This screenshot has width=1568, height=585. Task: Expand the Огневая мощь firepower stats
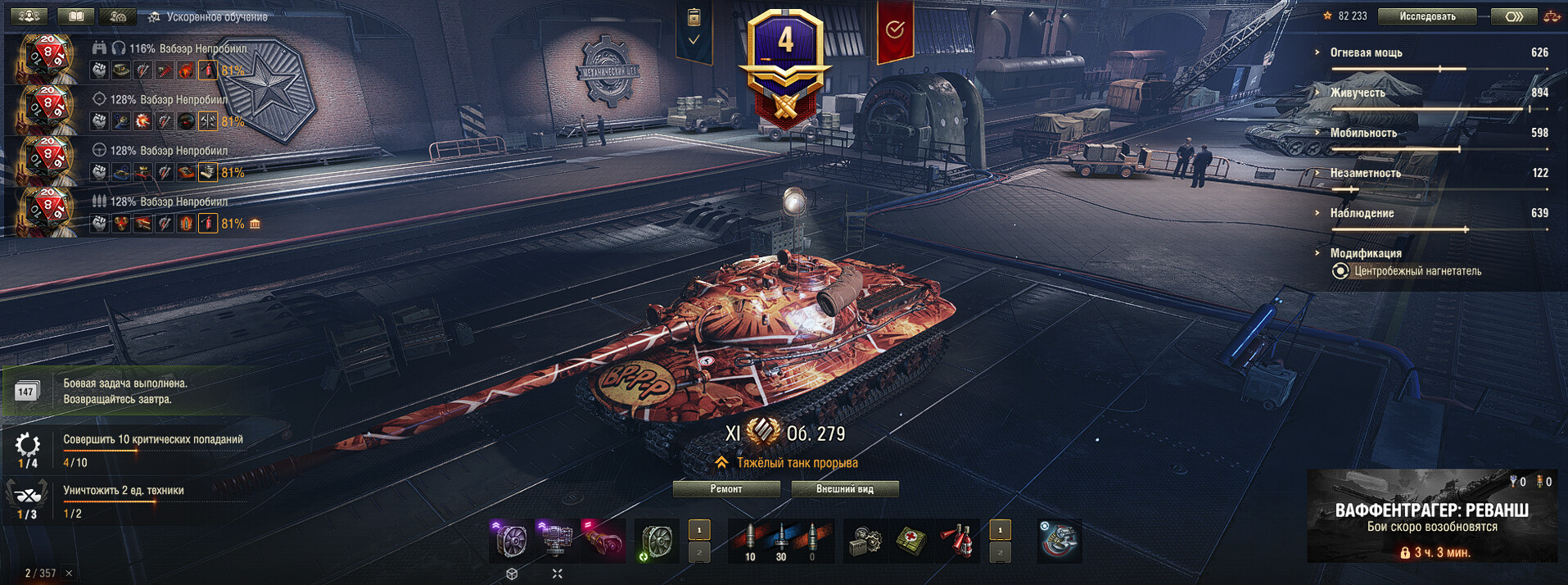1366,52
